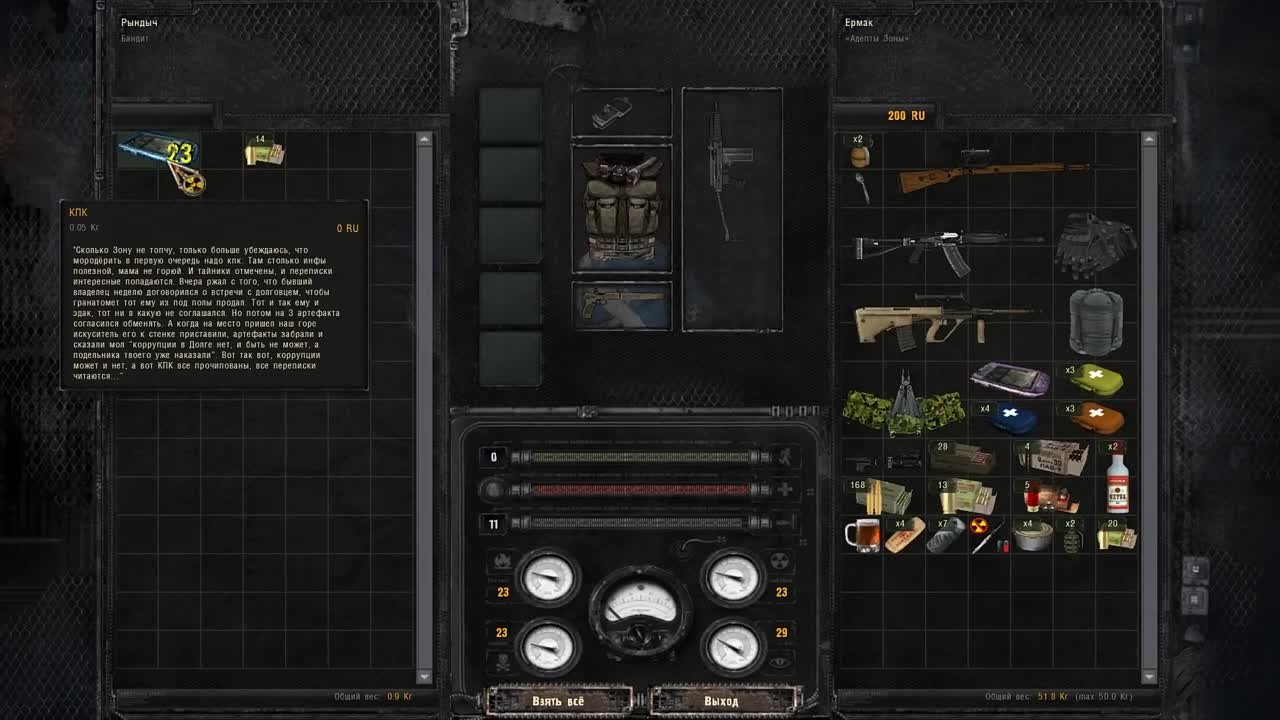This screenshot has height=720, width=1280.
Task: Click the beer mug item
Action: coord(860,534)
